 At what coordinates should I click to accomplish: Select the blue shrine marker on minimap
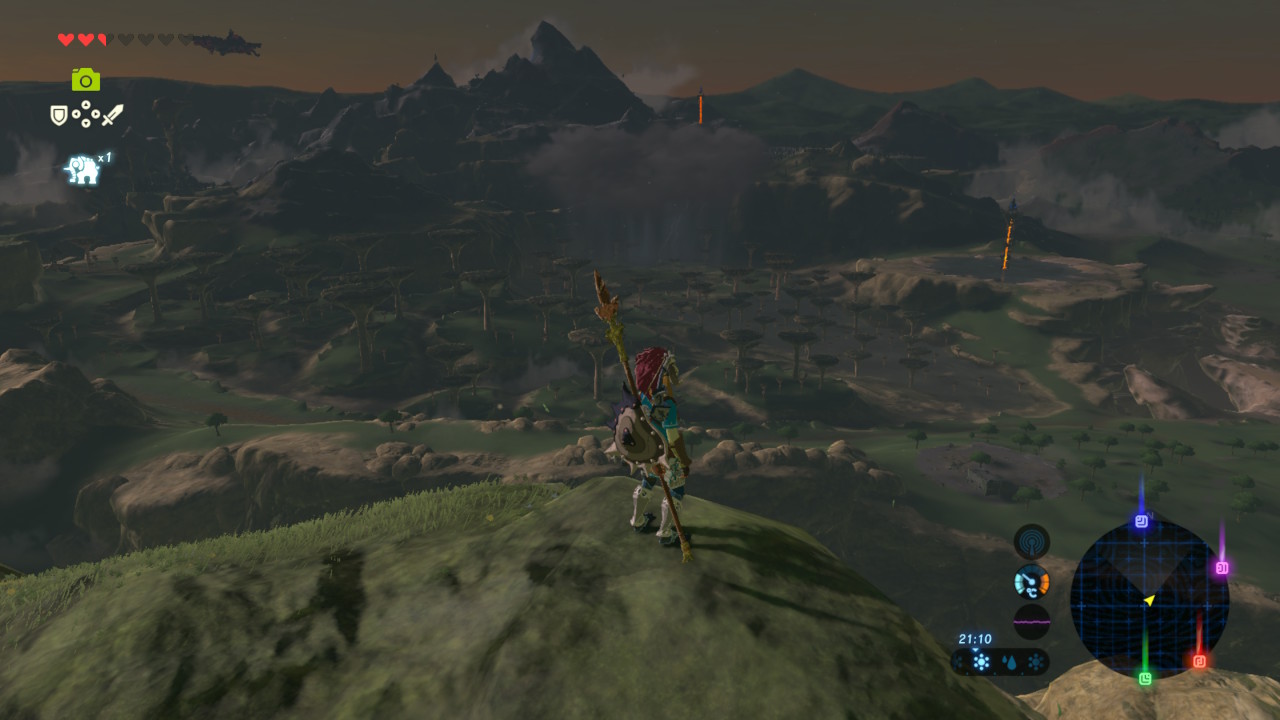pos(1141,521)
